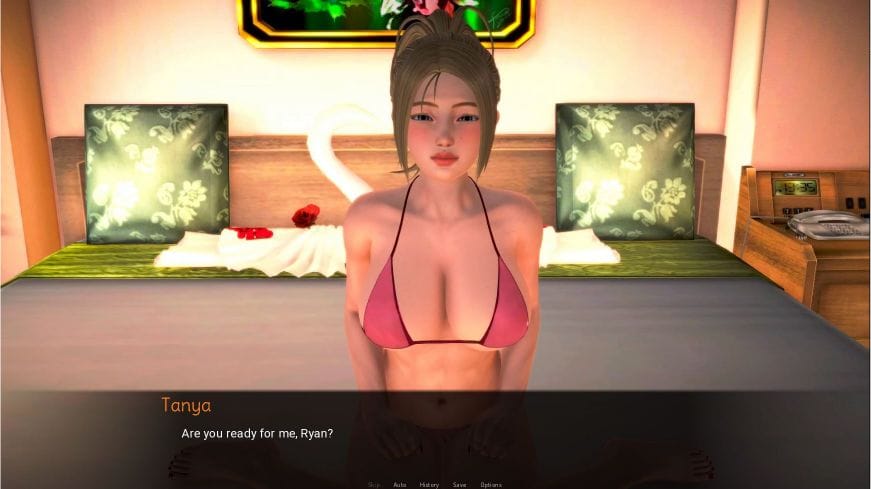Enable Auto advance mode
This screenshot has width=871, height=489.
pos(400,484)
